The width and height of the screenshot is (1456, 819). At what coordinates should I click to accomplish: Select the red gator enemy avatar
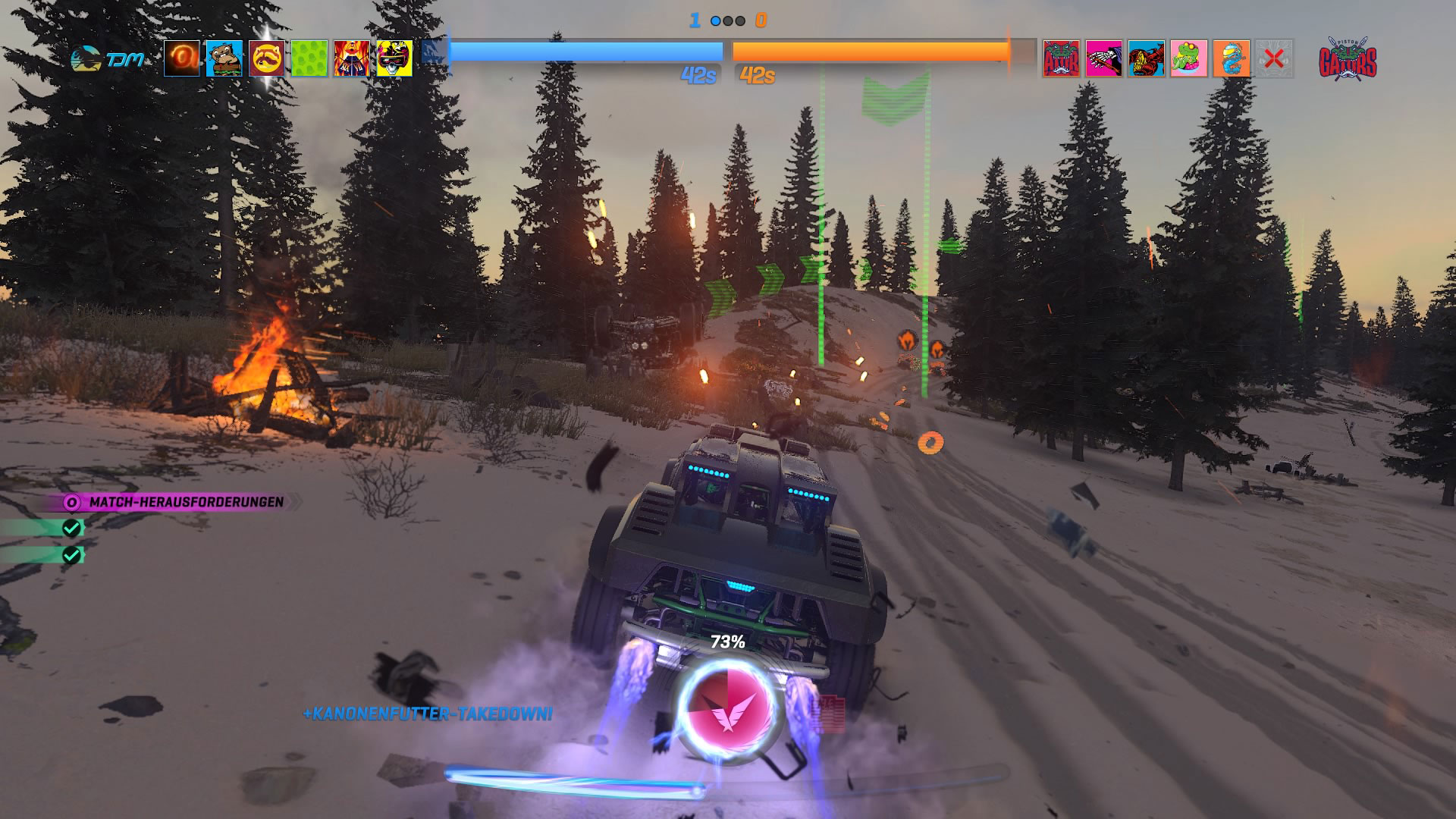[1061, 58]
